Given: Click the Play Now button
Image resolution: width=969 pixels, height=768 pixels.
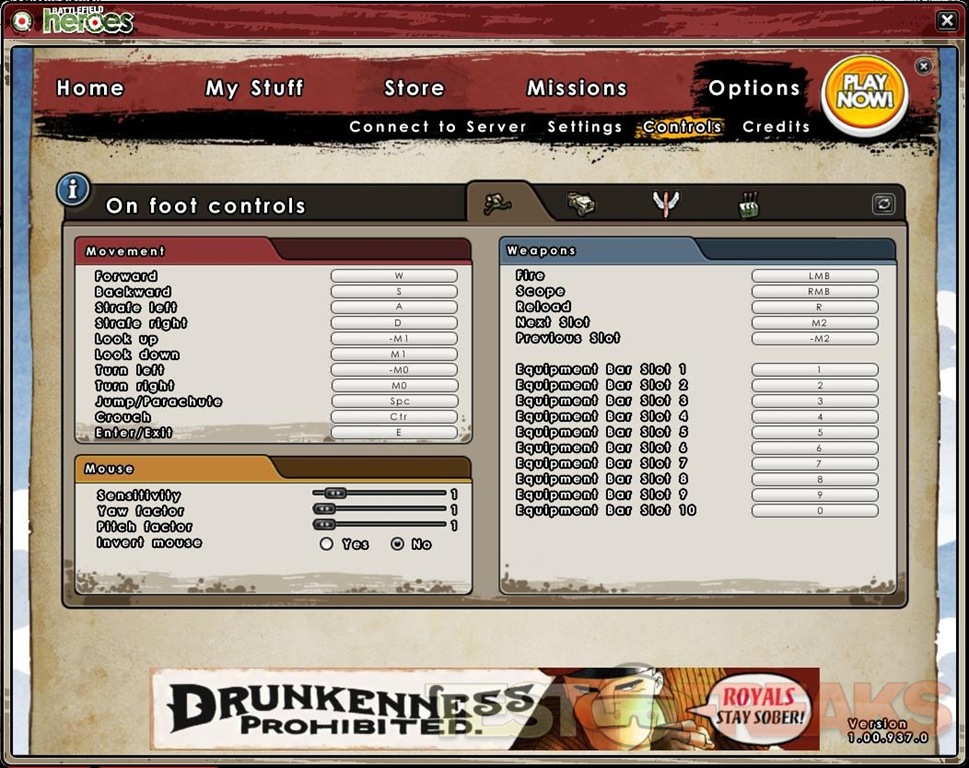Looking at the screenshot, I should tap(864, 92).
